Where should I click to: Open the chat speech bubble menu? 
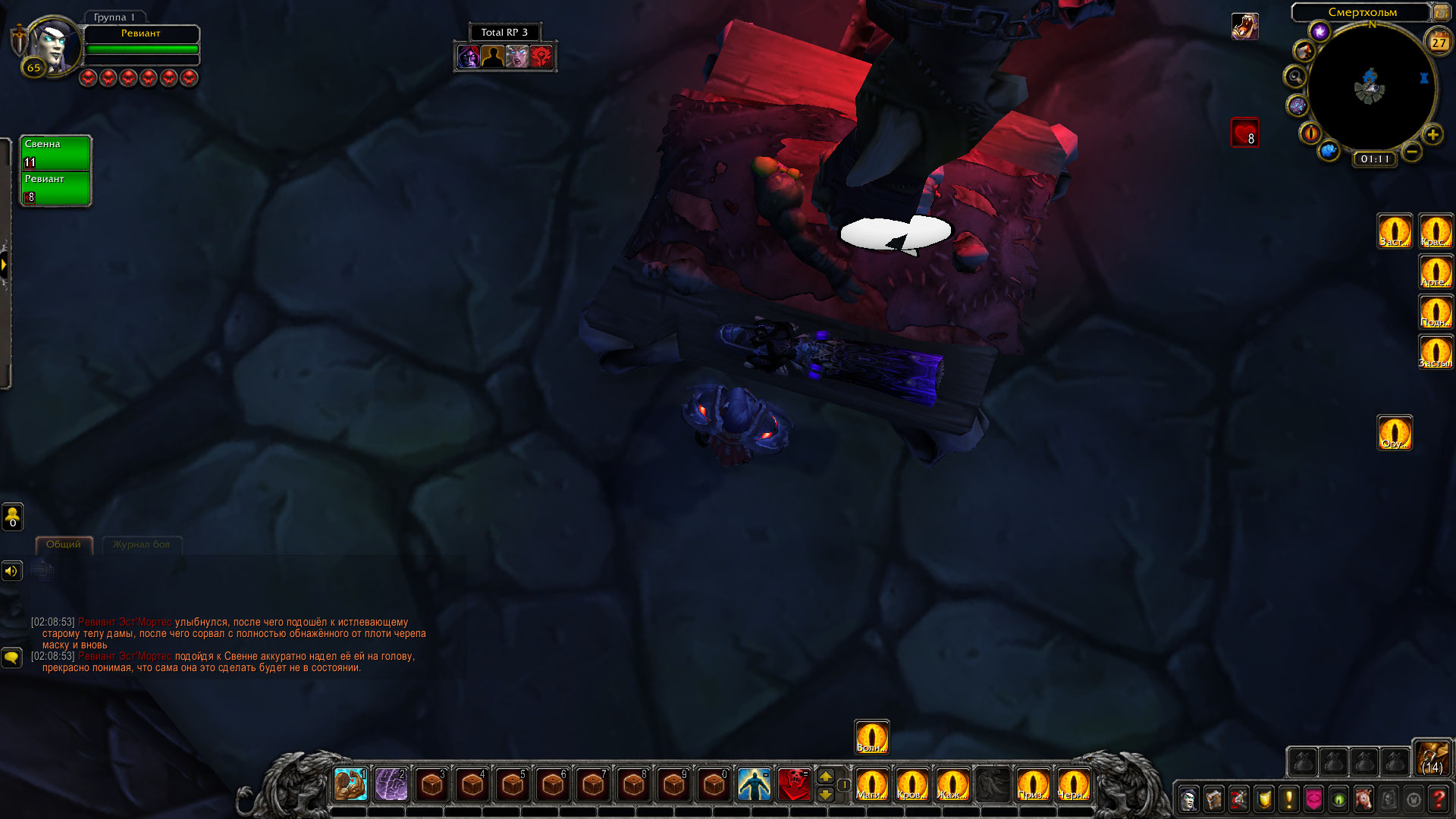coord(12,657)
